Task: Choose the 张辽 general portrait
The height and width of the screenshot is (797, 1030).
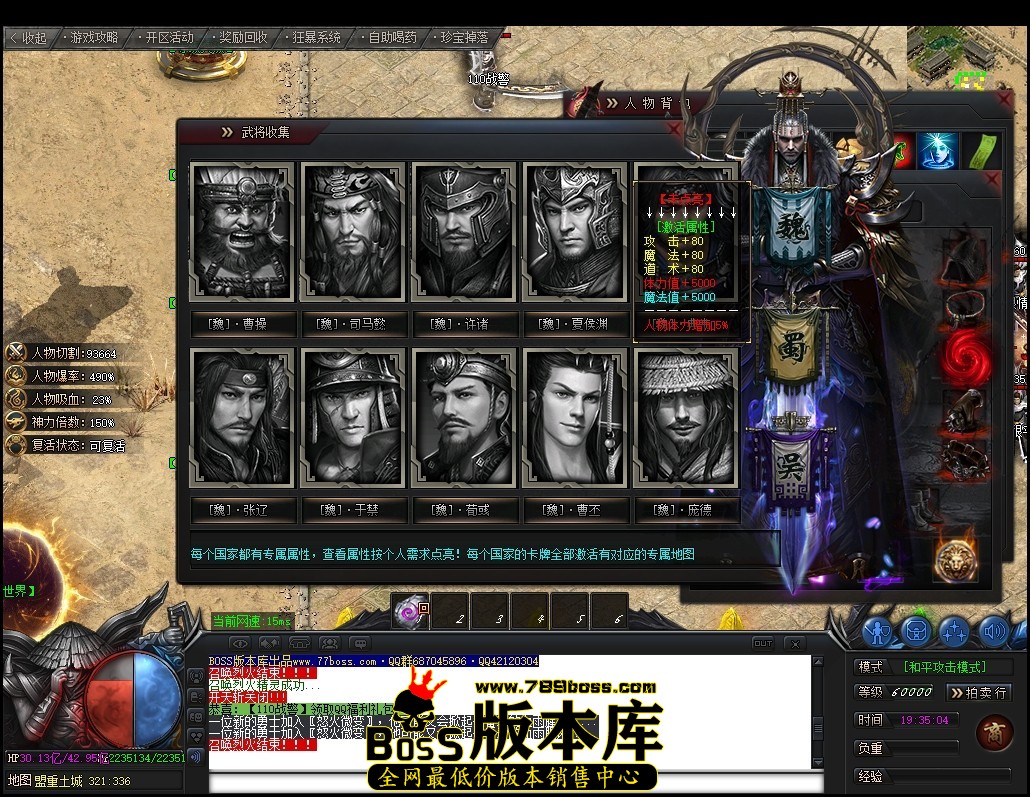Action: click(242, 417)
